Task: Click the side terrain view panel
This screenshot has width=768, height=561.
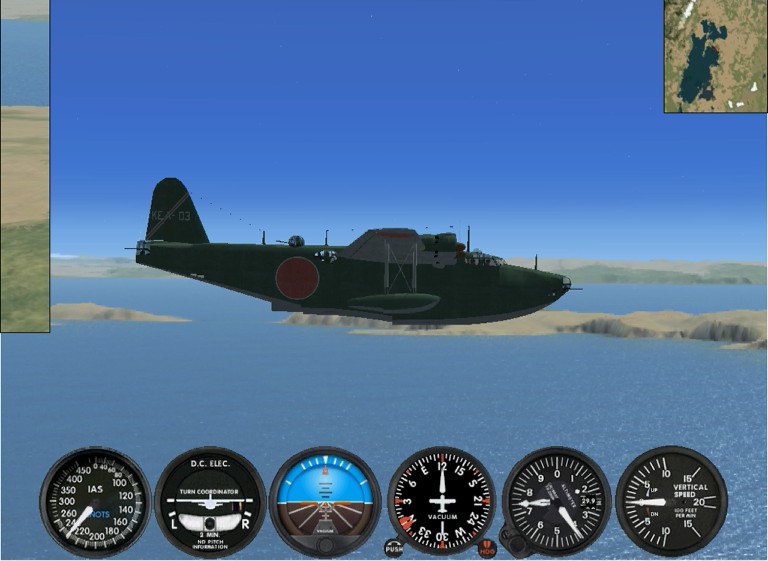Action: [x=24, y=166]
